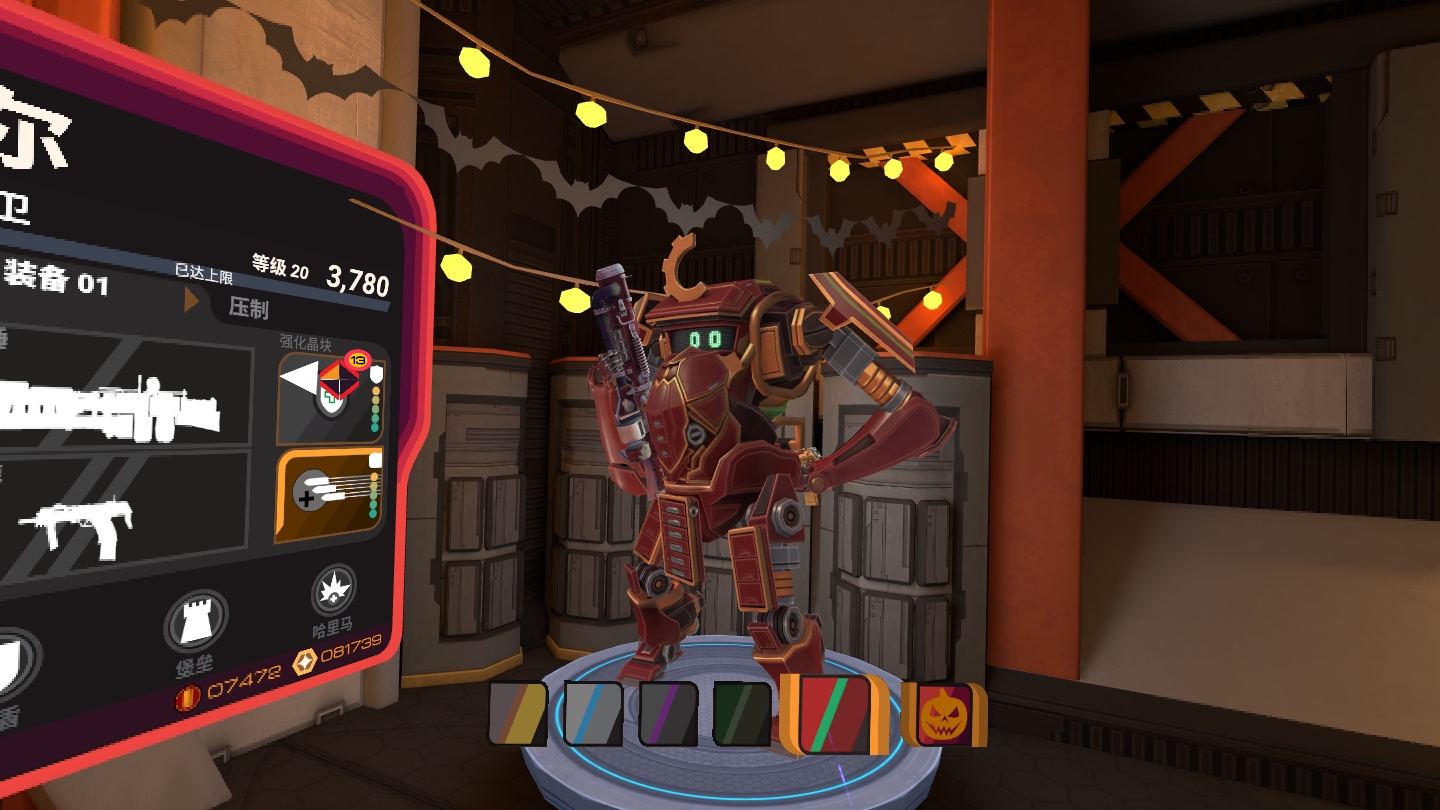Image resolution: width=1440 pixels, height=810 pixels.
Task: Choose the gray skin with blue stripe
Action: pos(593,713)
